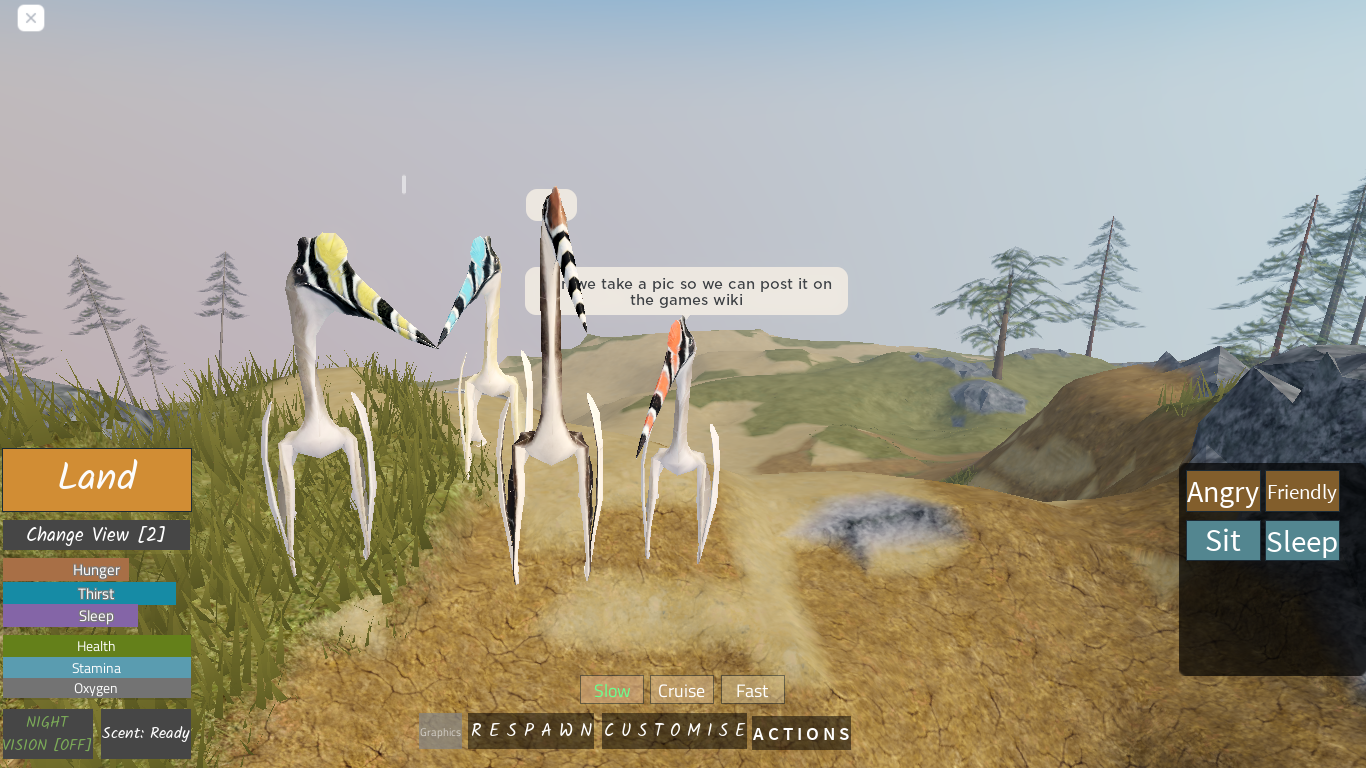
Task: Select the Slow movement speed
Action: click(611, 690)
